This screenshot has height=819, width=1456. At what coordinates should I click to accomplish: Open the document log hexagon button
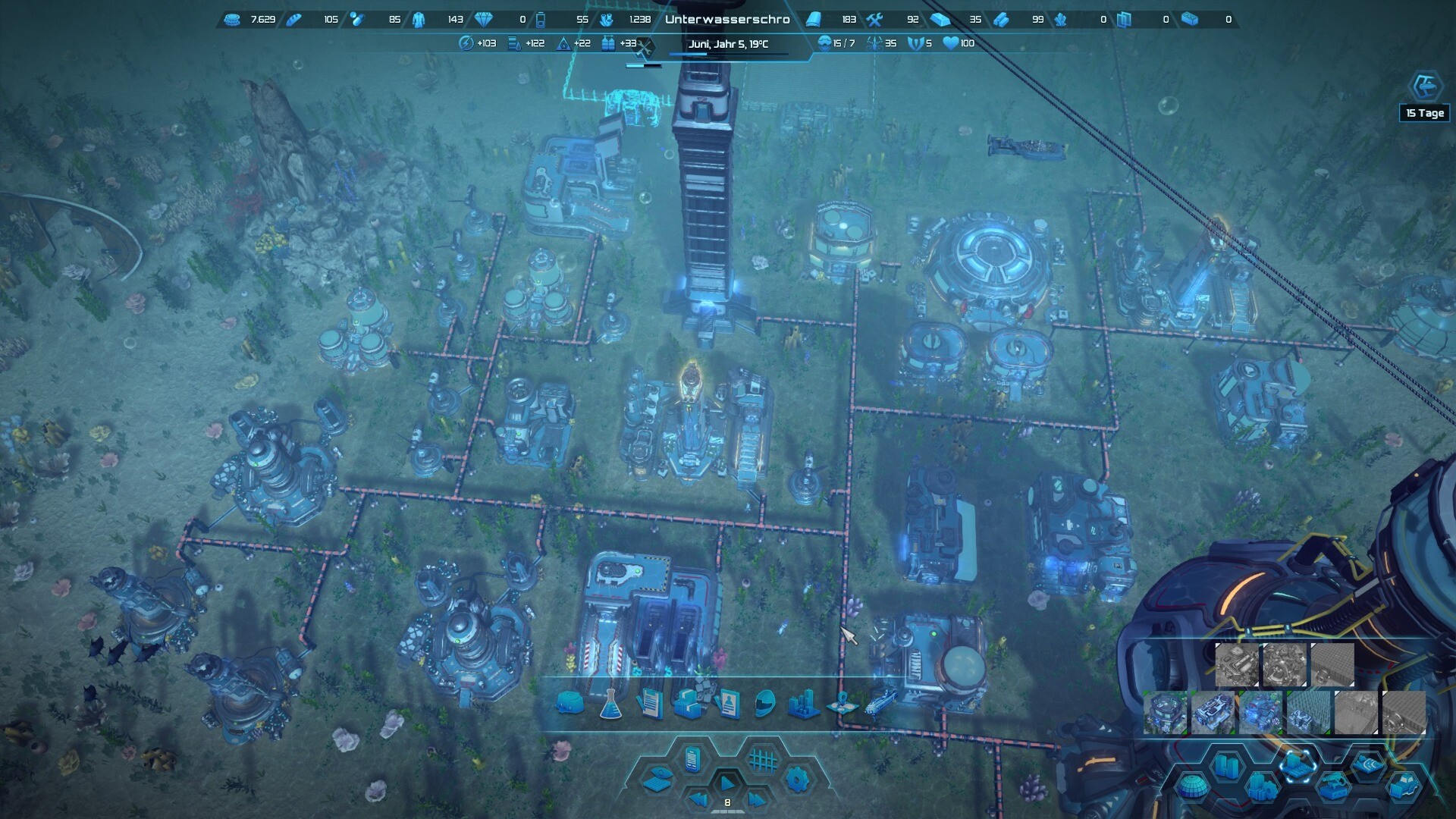point(692,758)
